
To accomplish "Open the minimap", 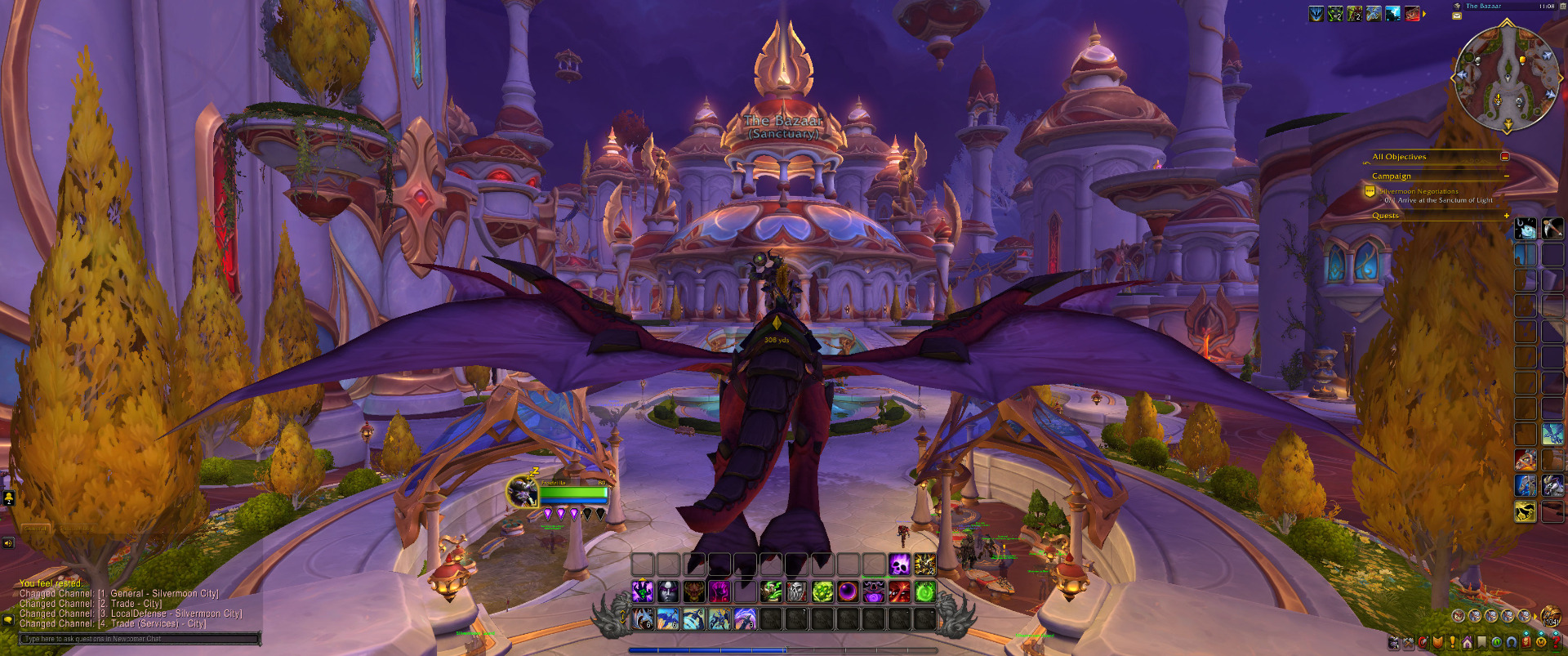I will pyautogui.click(x=1507, y=78).
